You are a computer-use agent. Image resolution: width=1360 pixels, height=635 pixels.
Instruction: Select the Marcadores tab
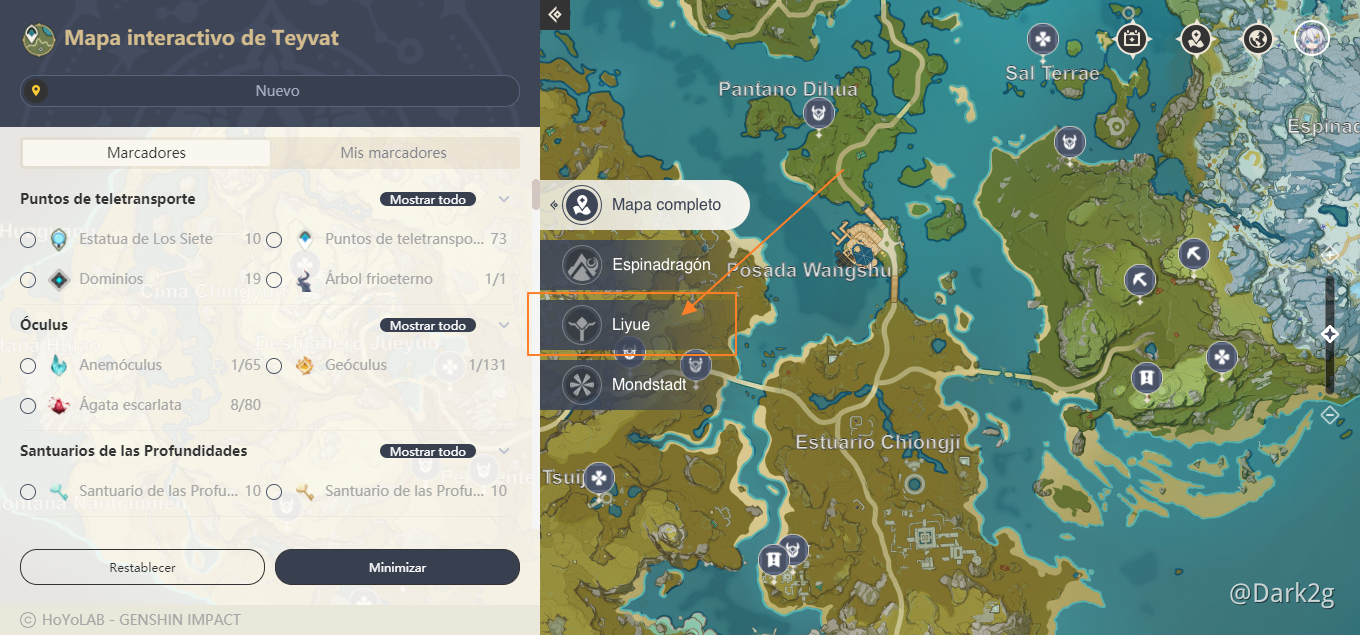point(146,153)
